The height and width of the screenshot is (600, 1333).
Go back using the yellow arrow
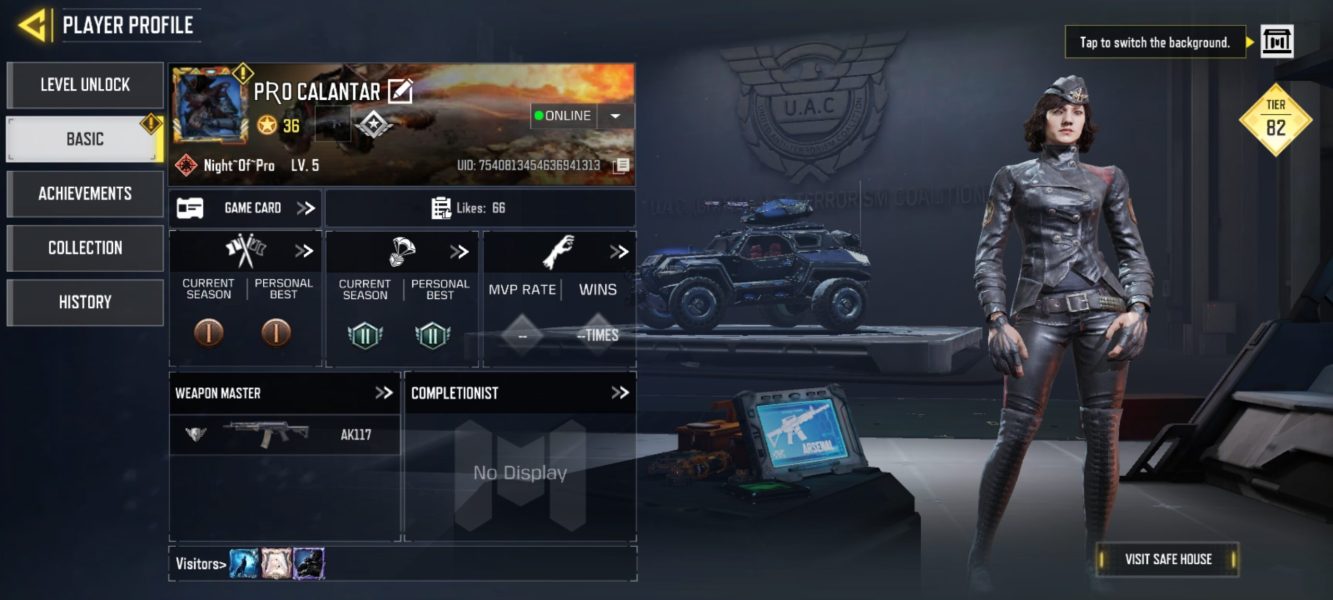[34, 25]
